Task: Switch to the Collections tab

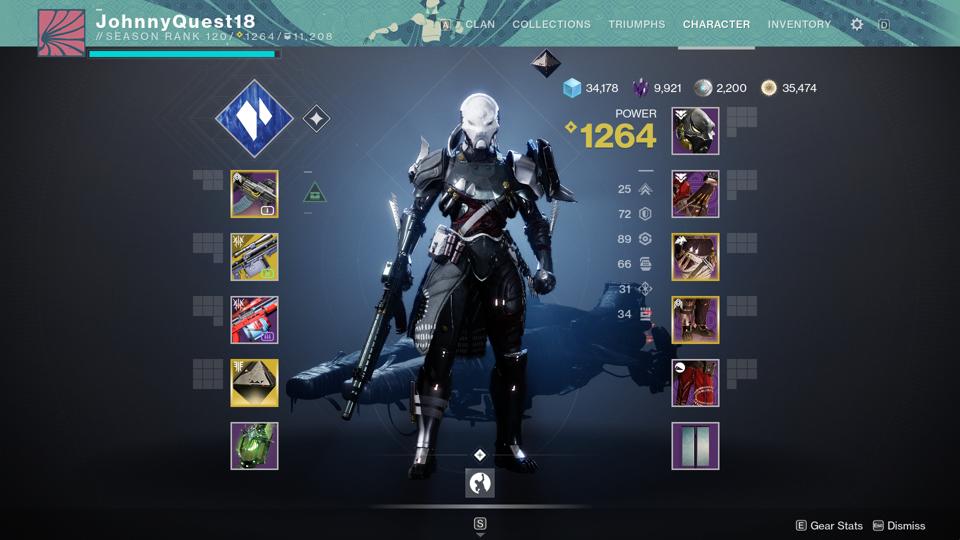Action: coord(551,24)
